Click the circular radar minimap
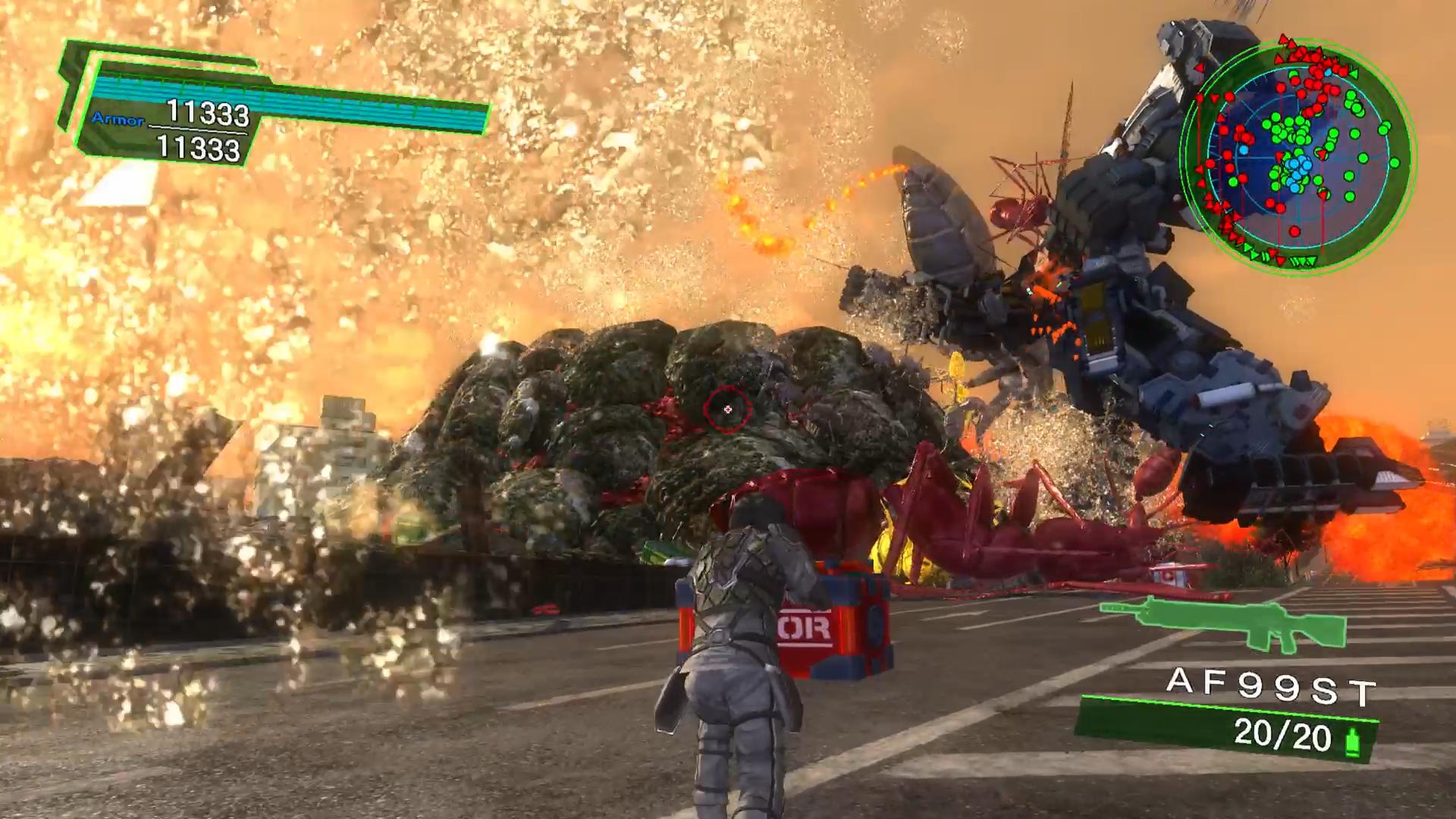 (1298, 157)
